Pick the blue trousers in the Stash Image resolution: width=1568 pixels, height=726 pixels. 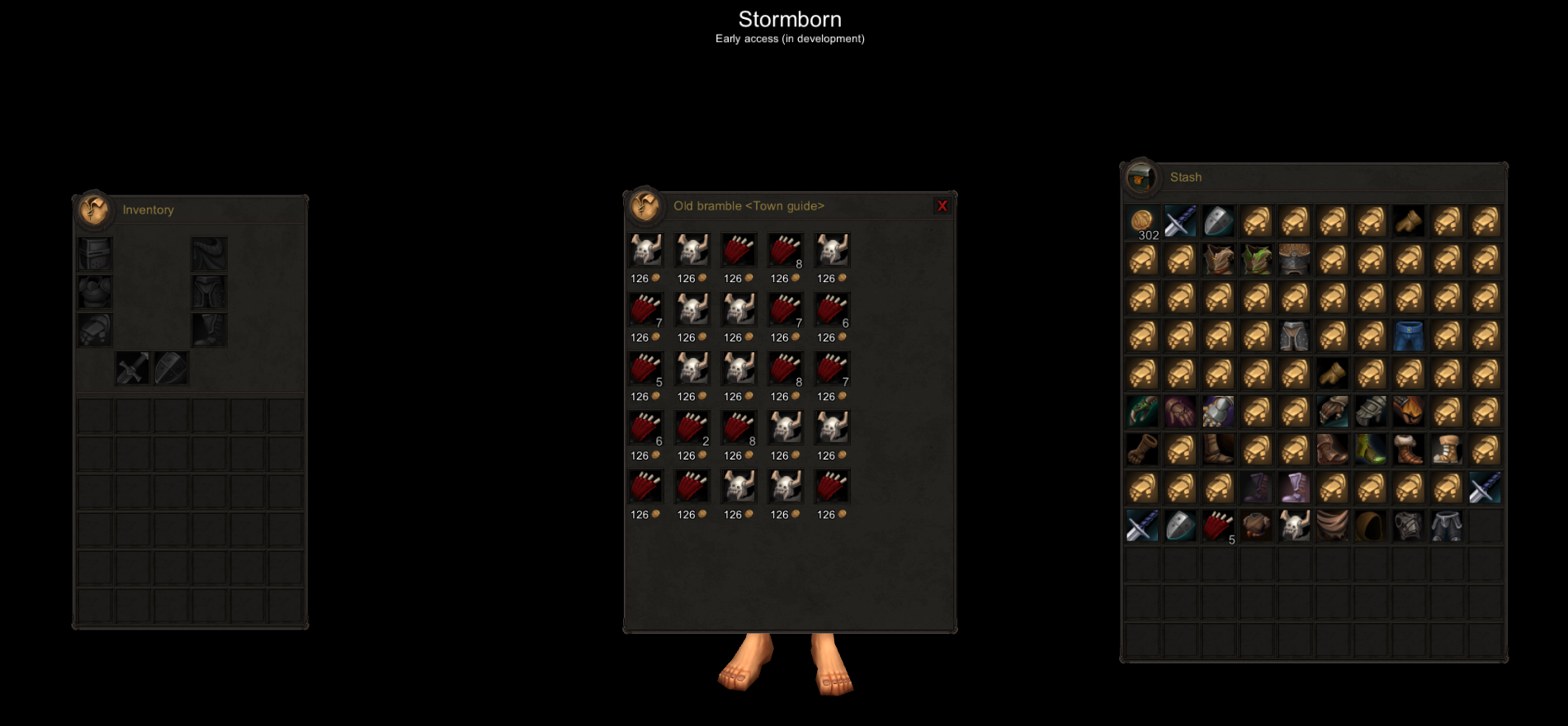1409,336
